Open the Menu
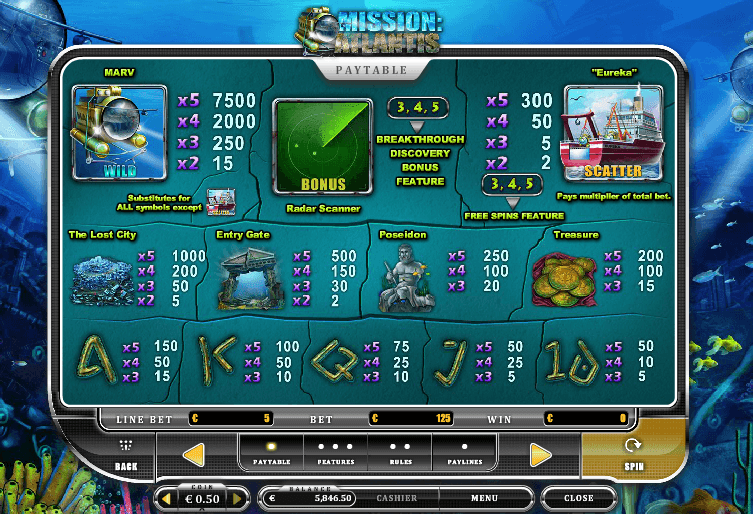 pos(484,497)
